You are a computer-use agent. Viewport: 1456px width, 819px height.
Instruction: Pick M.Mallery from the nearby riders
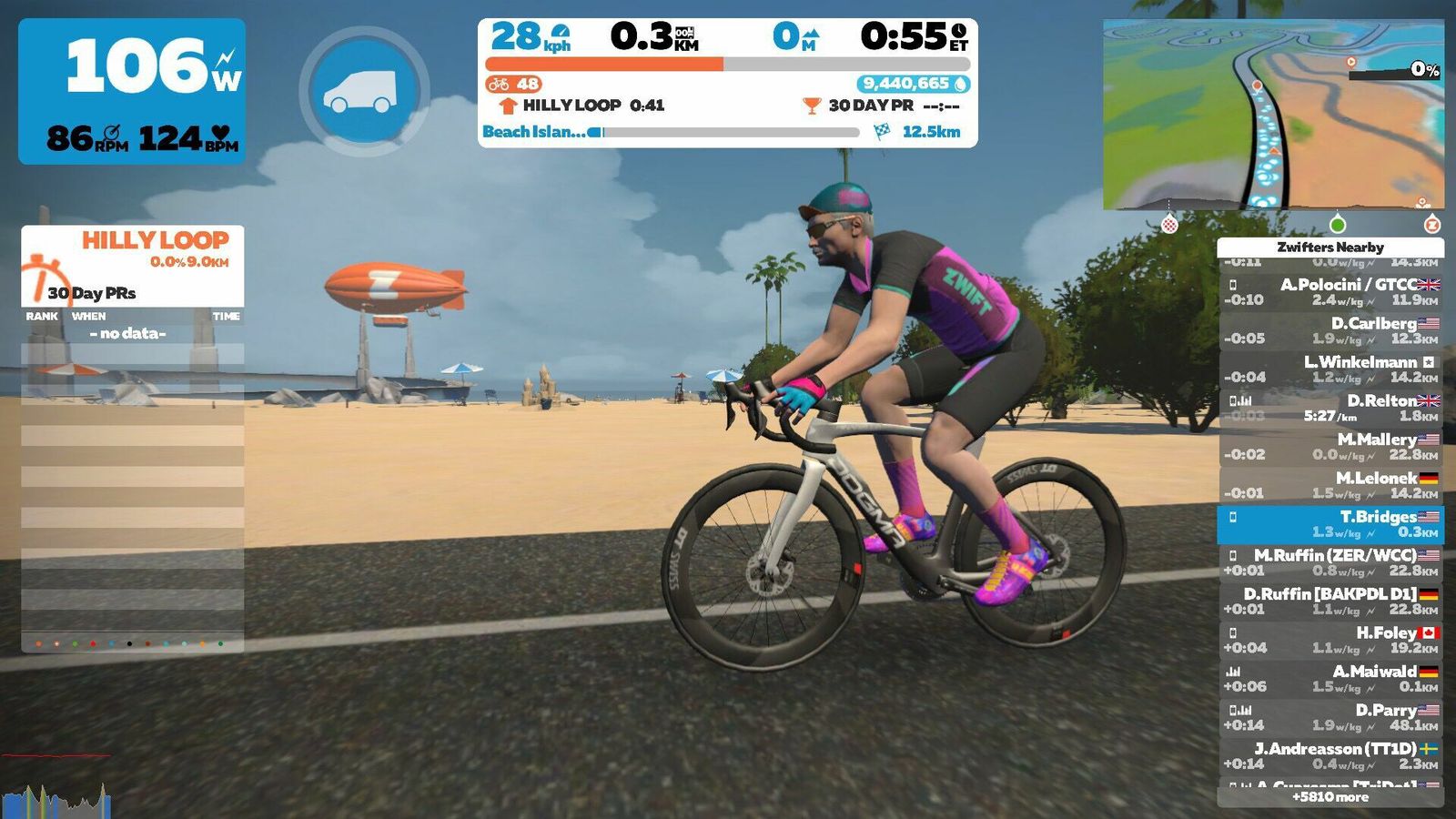[x=1330, y=446]
